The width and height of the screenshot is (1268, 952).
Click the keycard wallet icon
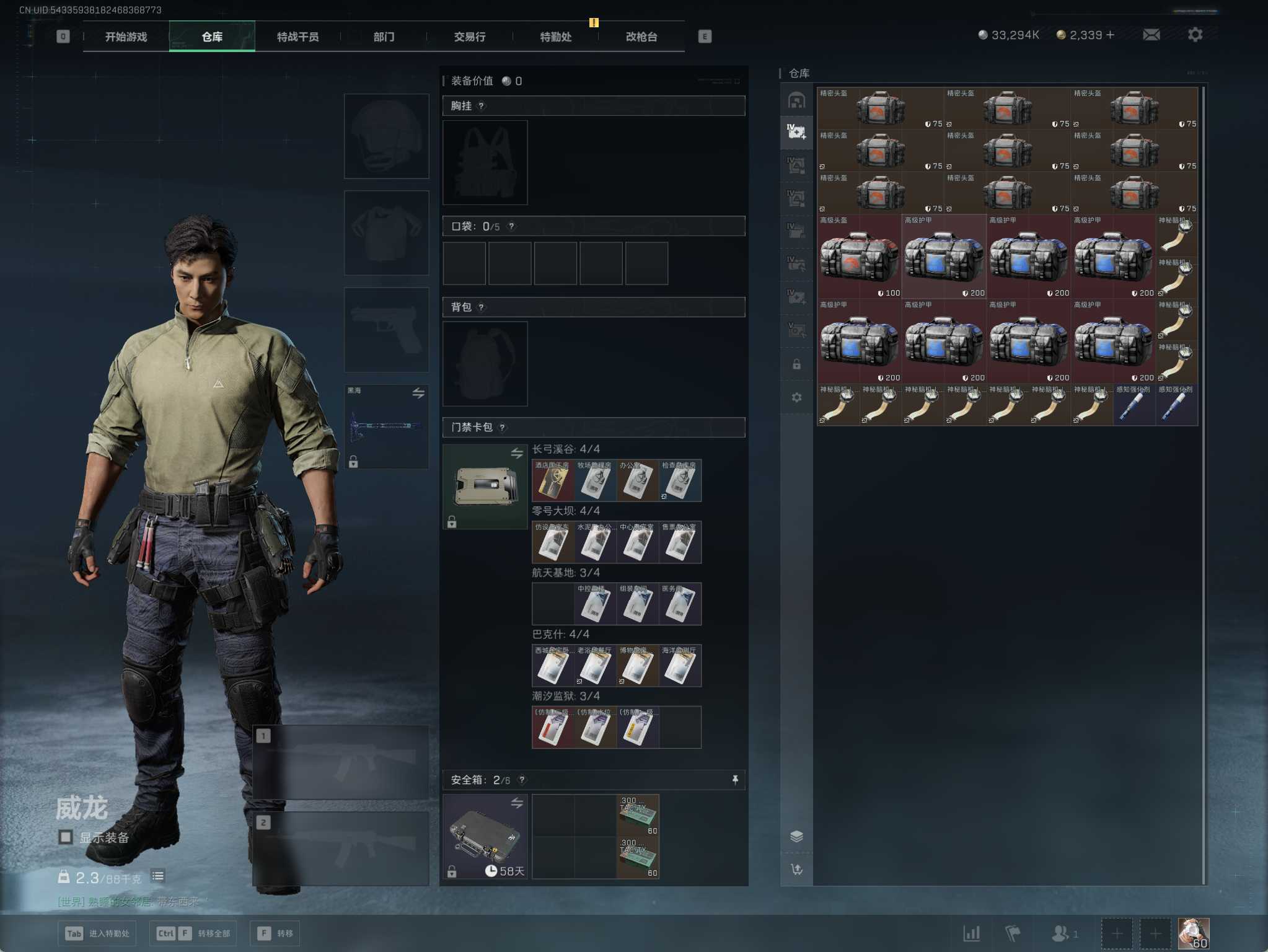click(485, 487)
